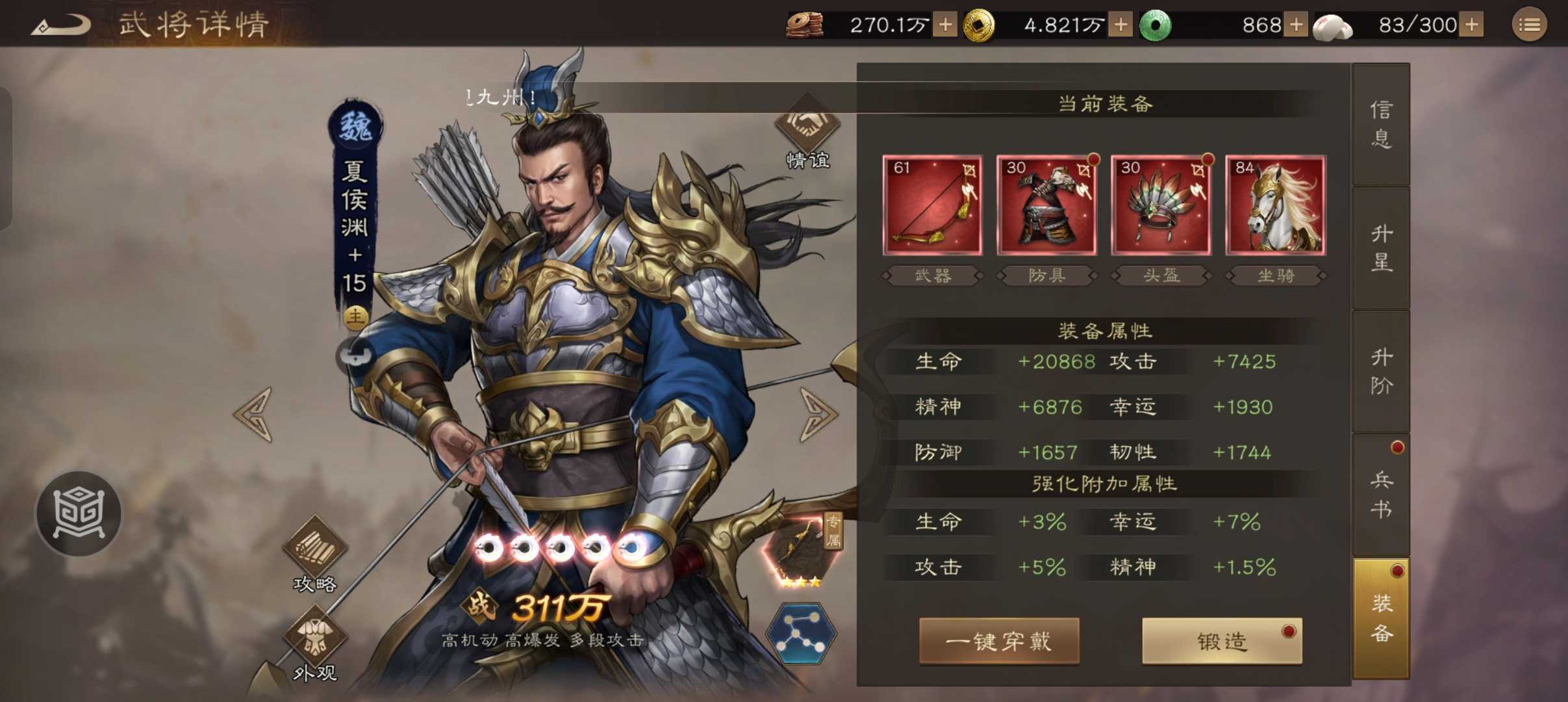Select the armor slot 防具

click(1046, 205)
